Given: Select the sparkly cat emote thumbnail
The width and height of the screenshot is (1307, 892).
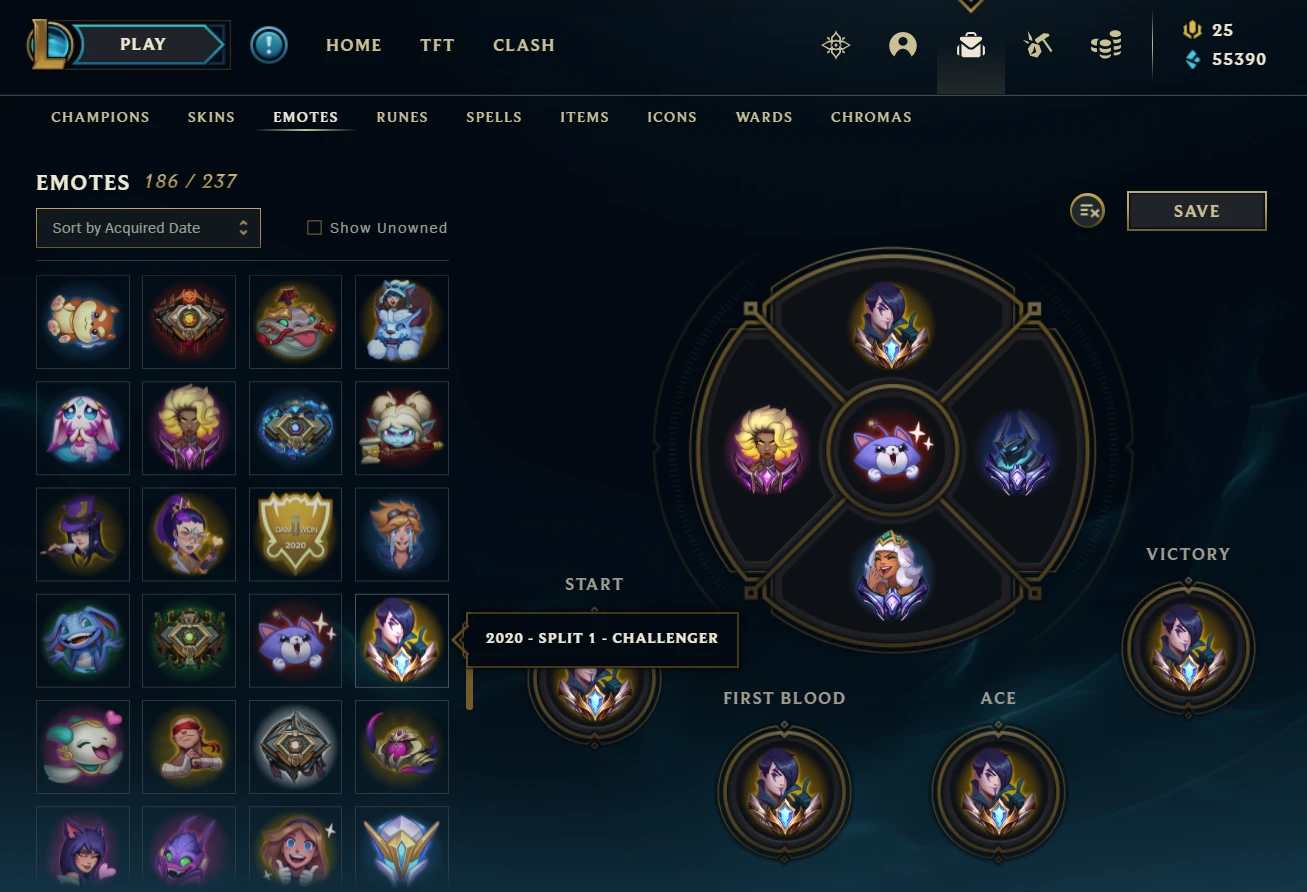Looking at the screenshot, I should tap(295, 640).
